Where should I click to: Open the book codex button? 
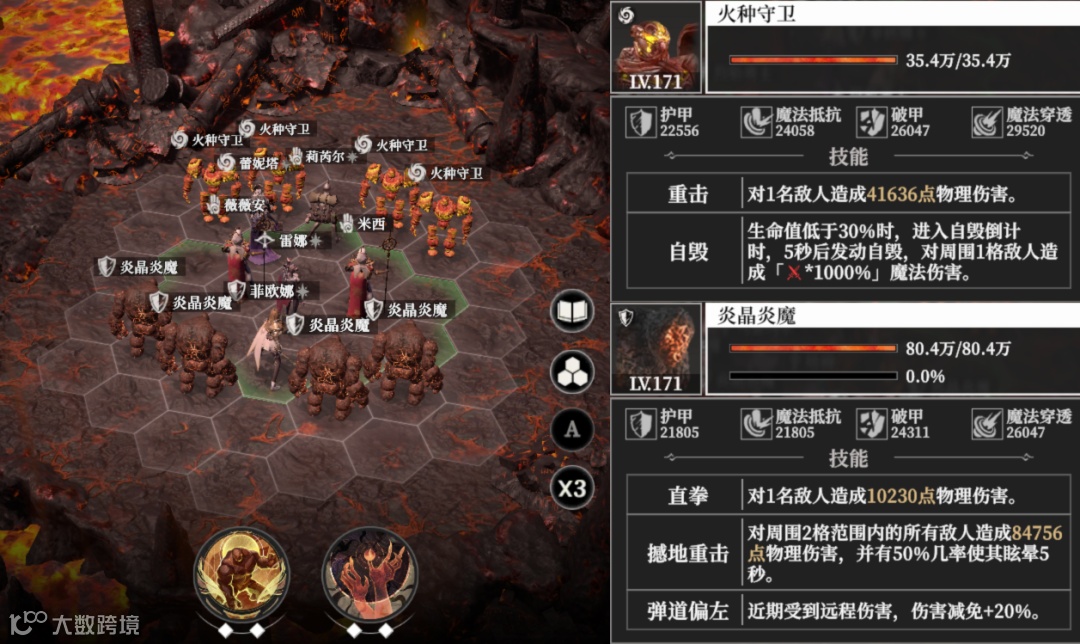click(x=574, y=313)
